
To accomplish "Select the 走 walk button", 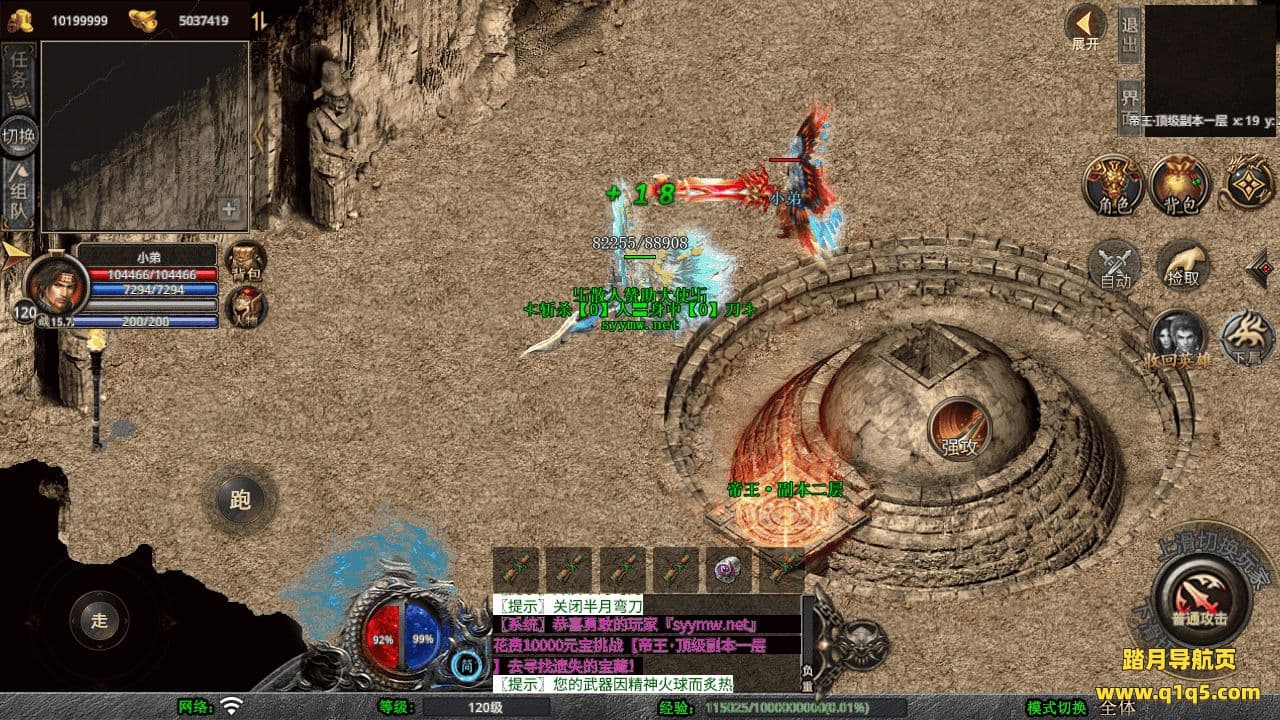I will pyautogui.click(x=99, y=620).
